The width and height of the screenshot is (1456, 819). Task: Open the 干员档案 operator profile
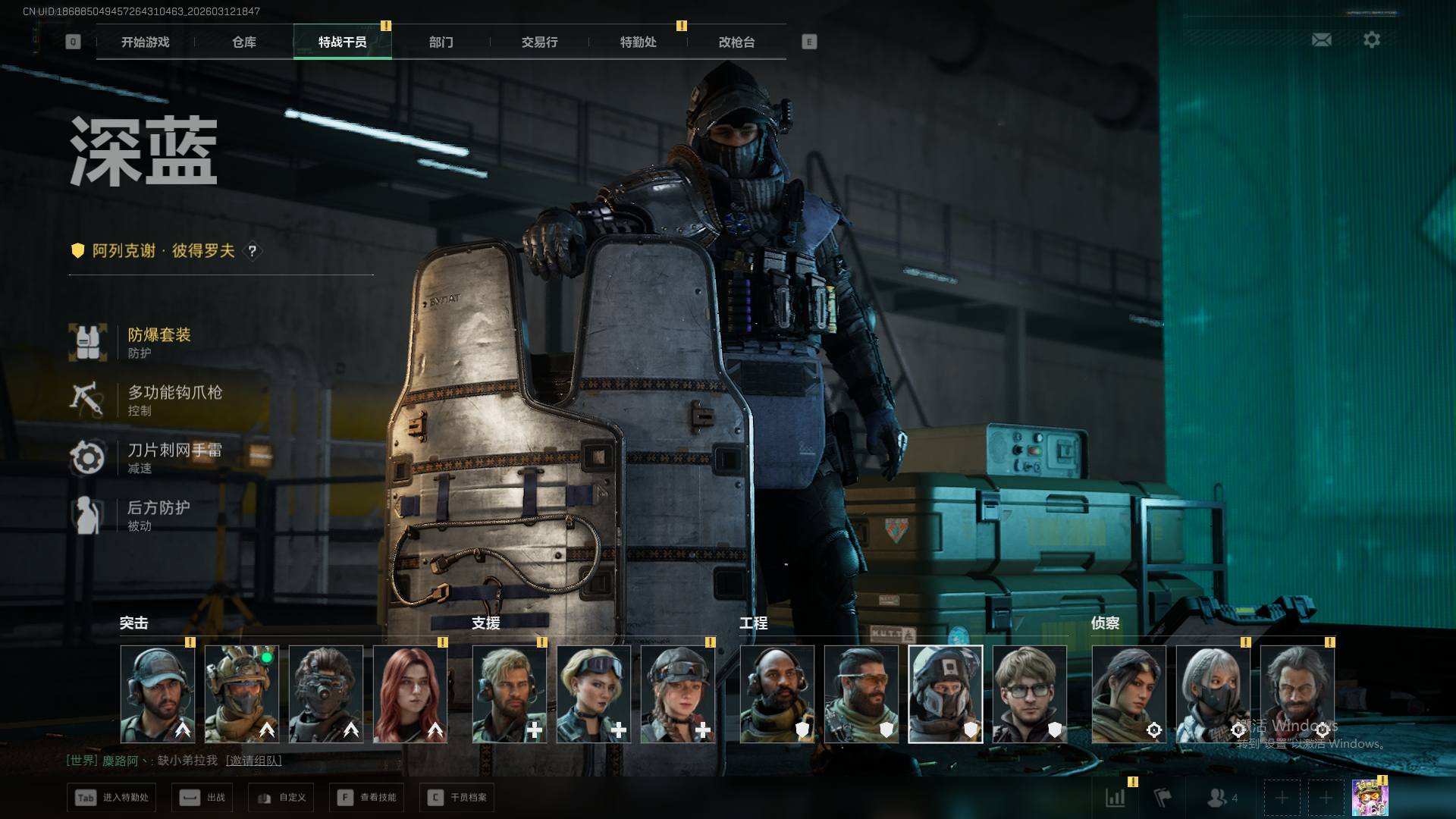457,798
